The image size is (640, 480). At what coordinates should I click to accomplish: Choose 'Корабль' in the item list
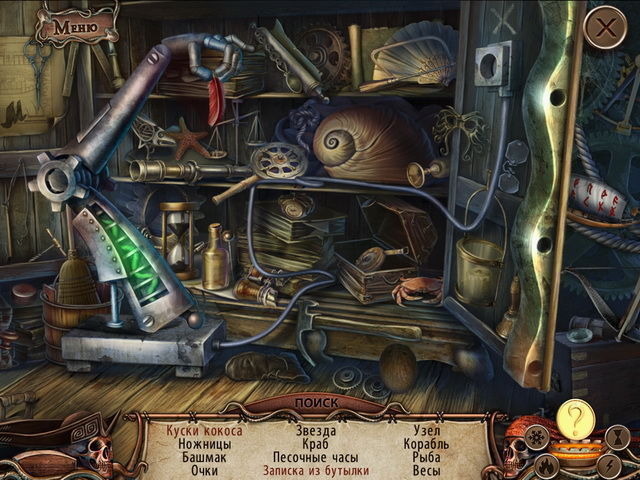426,444
